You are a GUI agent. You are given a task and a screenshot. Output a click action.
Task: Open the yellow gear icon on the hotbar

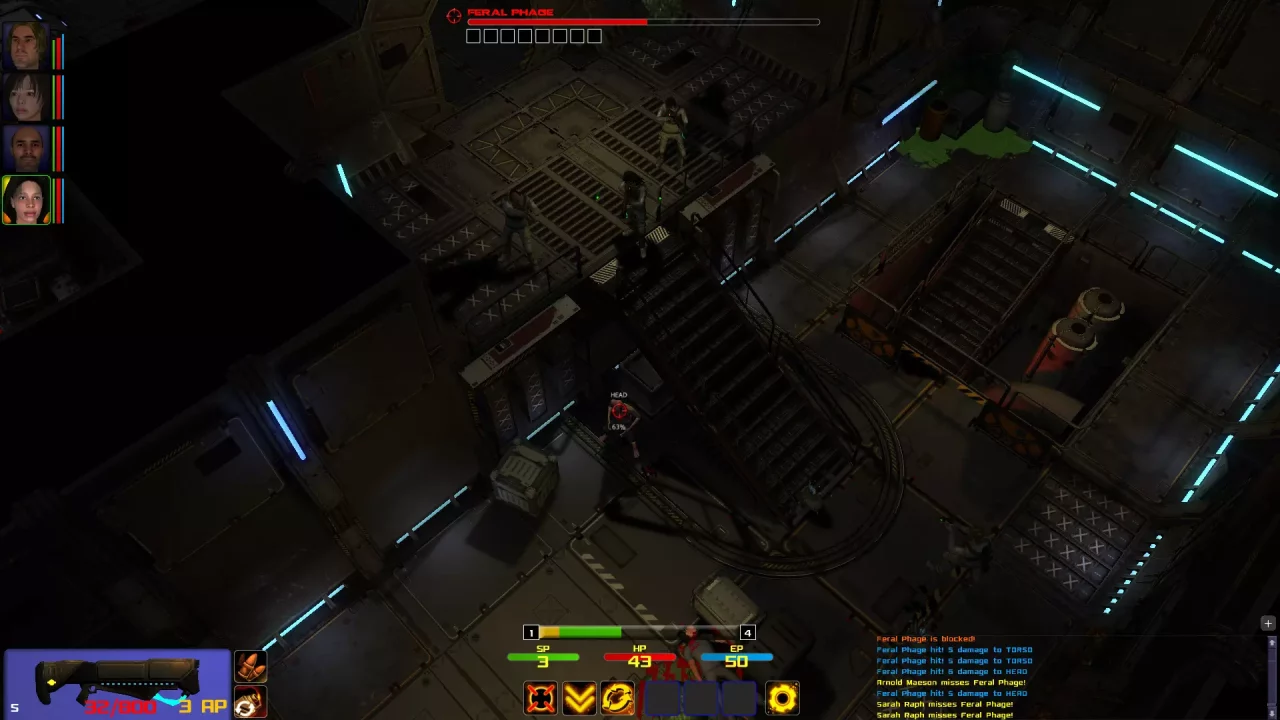point(781,698)
